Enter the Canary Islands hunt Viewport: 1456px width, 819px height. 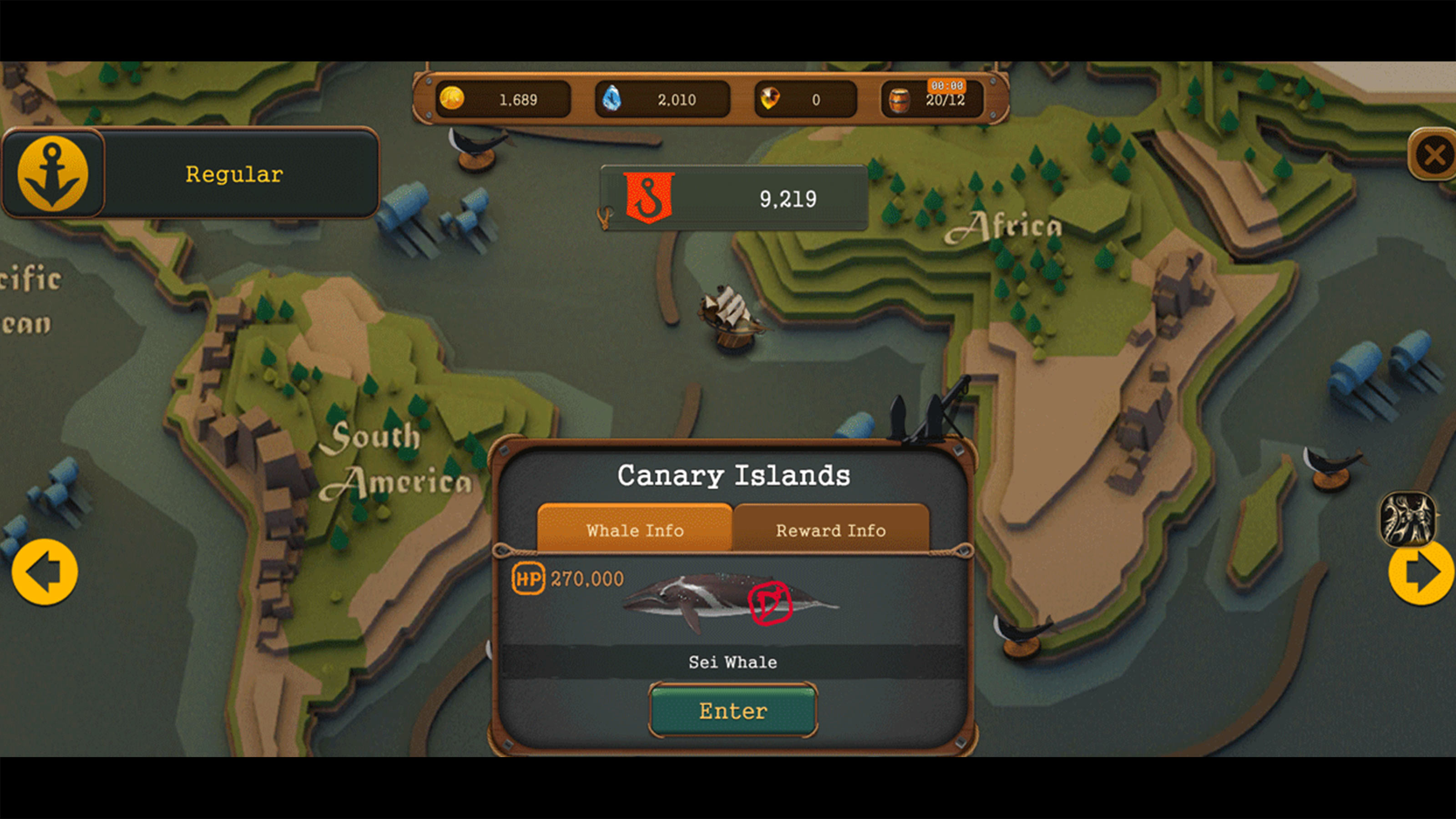click(x=733, y=710)
